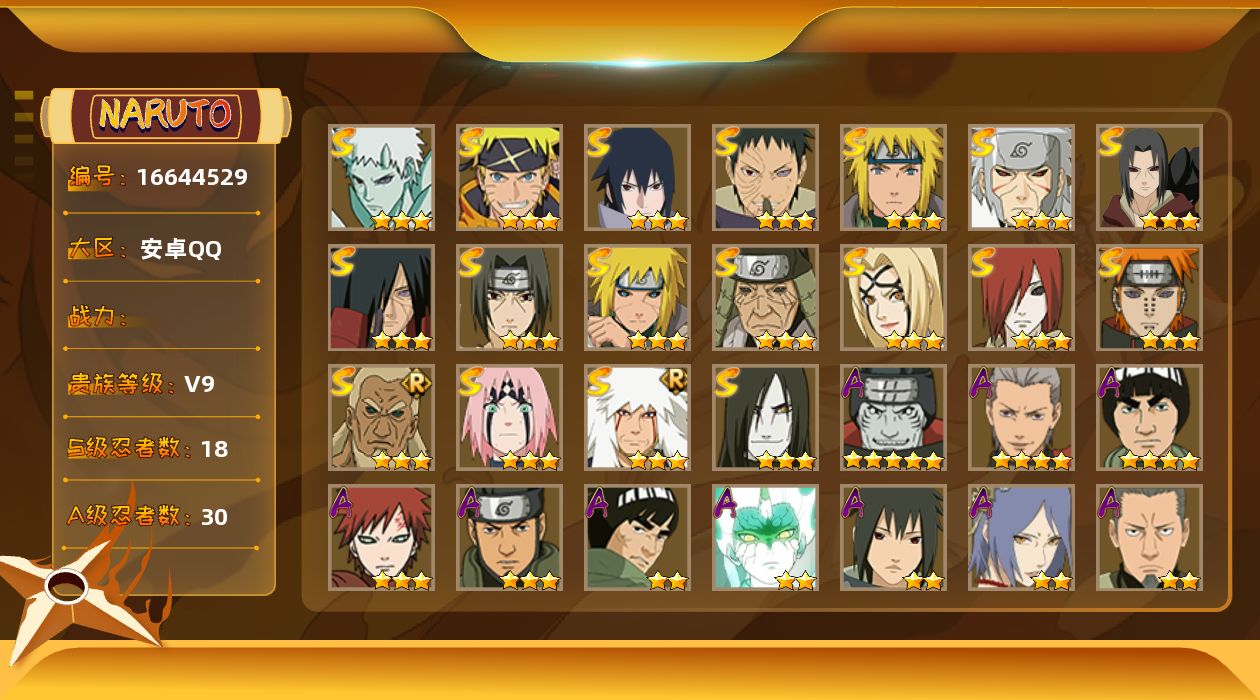The width and height of the screenshot is (1260, 700).
Task: Open the white-haired Jiraiya portrait
Action: [637, 417]
